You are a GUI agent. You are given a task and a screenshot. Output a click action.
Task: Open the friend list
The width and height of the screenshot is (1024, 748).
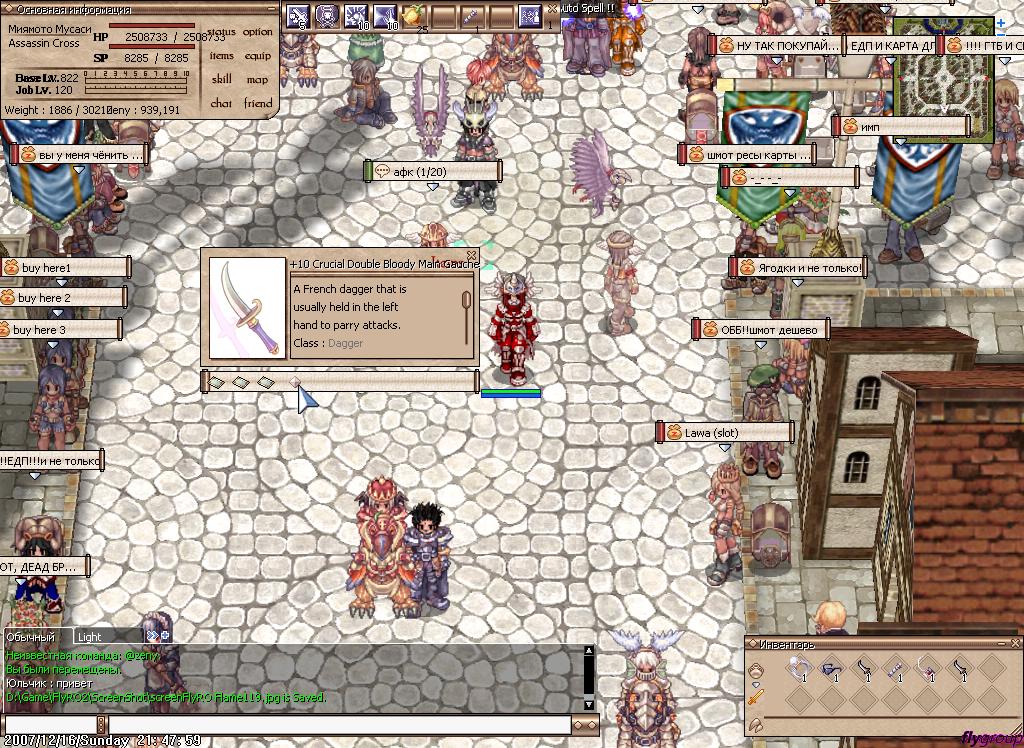[258, 103]
